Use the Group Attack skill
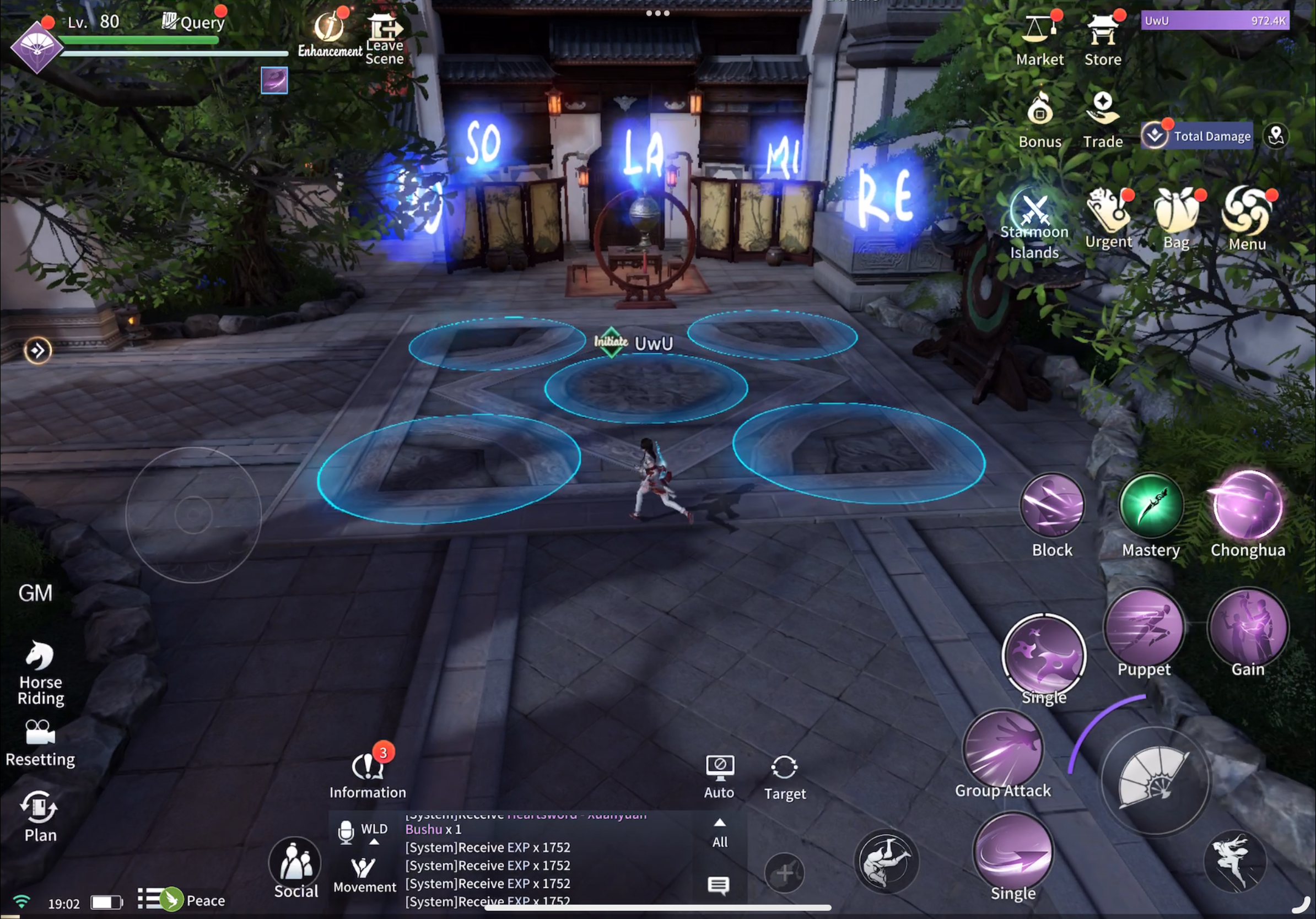This screenshot has width=1316, height=919. click(x=1003, y=750)
